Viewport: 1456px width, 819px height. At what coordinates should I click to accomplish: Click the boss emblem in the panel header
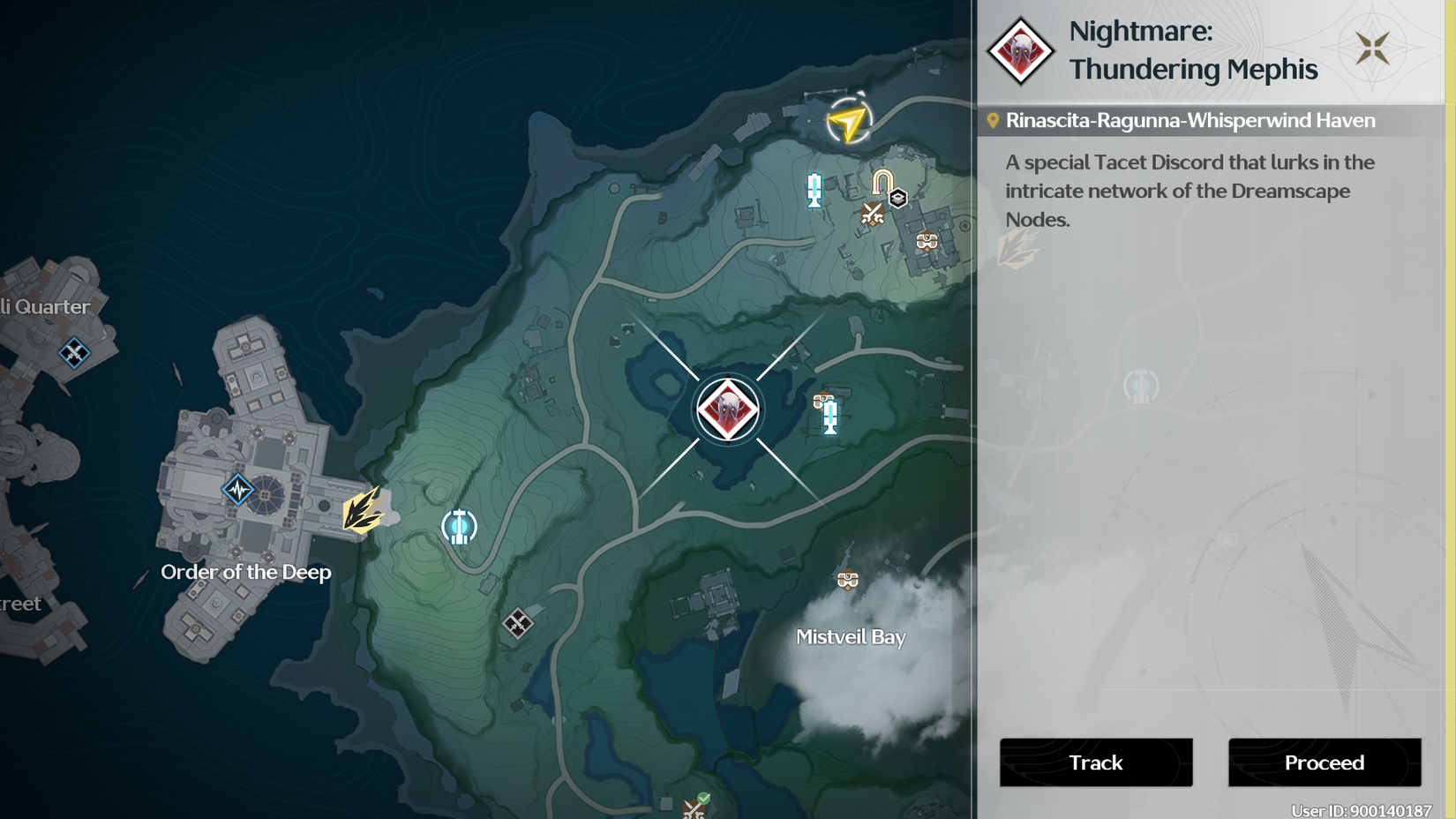point(1021,52)
